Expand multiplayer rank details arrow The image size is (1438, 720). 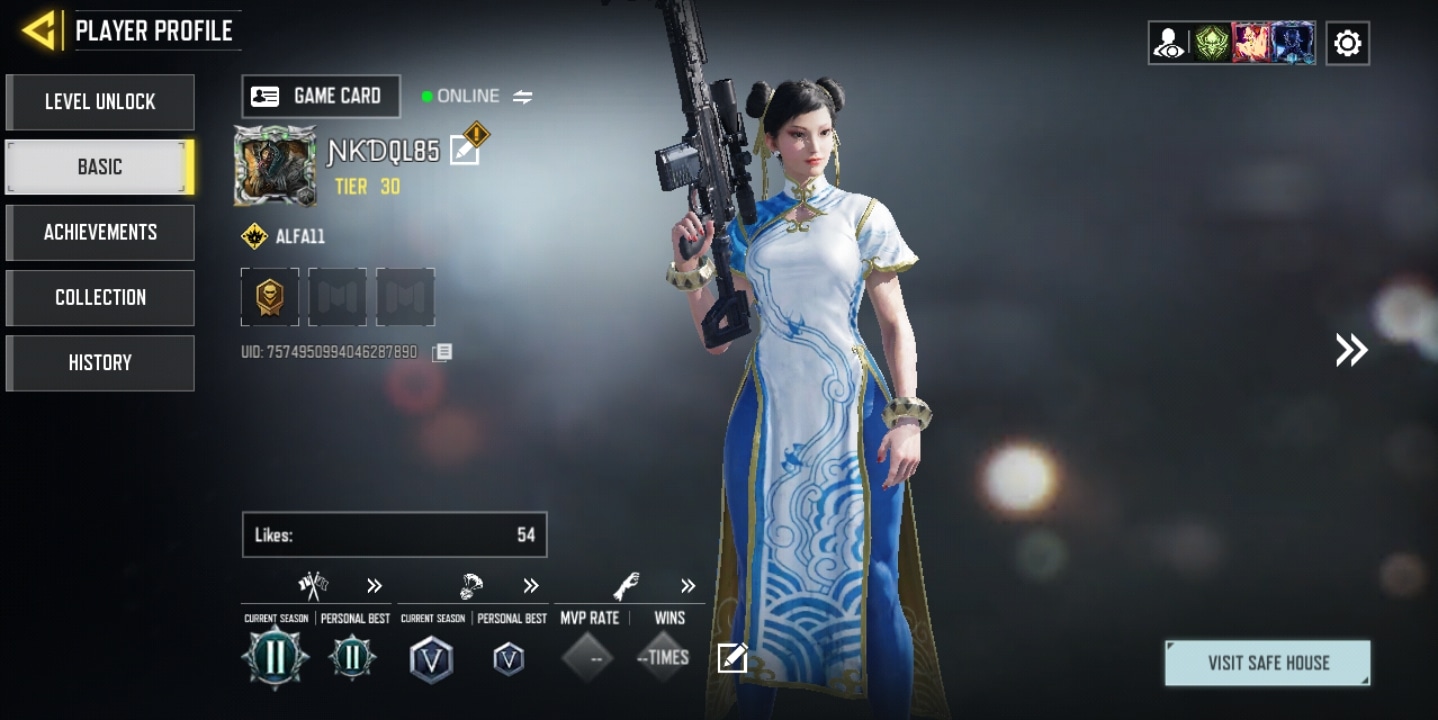tap(374, 586)
